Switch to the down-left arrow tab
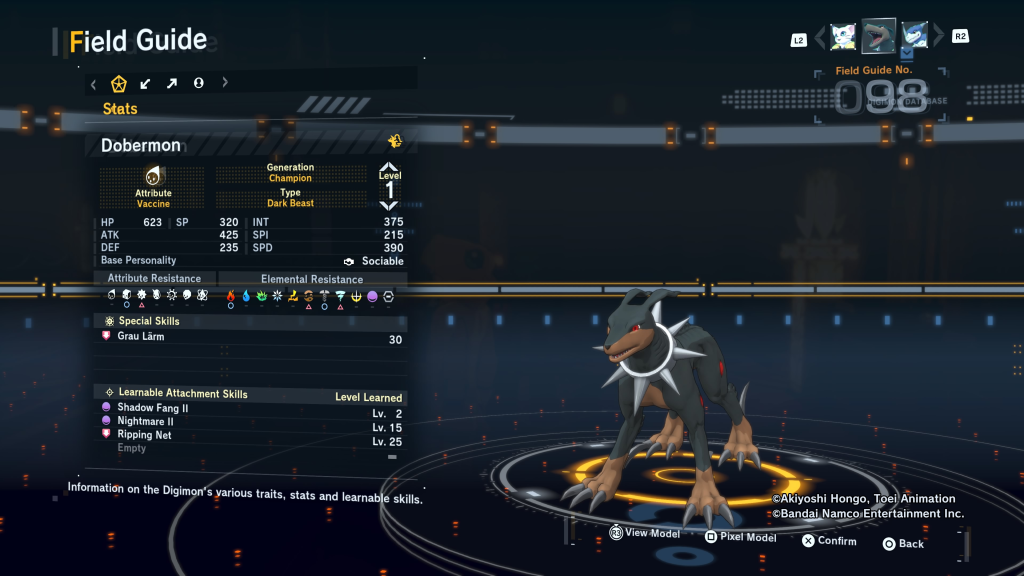This screenshot has width=1024, height=576. tap(145, 83)
